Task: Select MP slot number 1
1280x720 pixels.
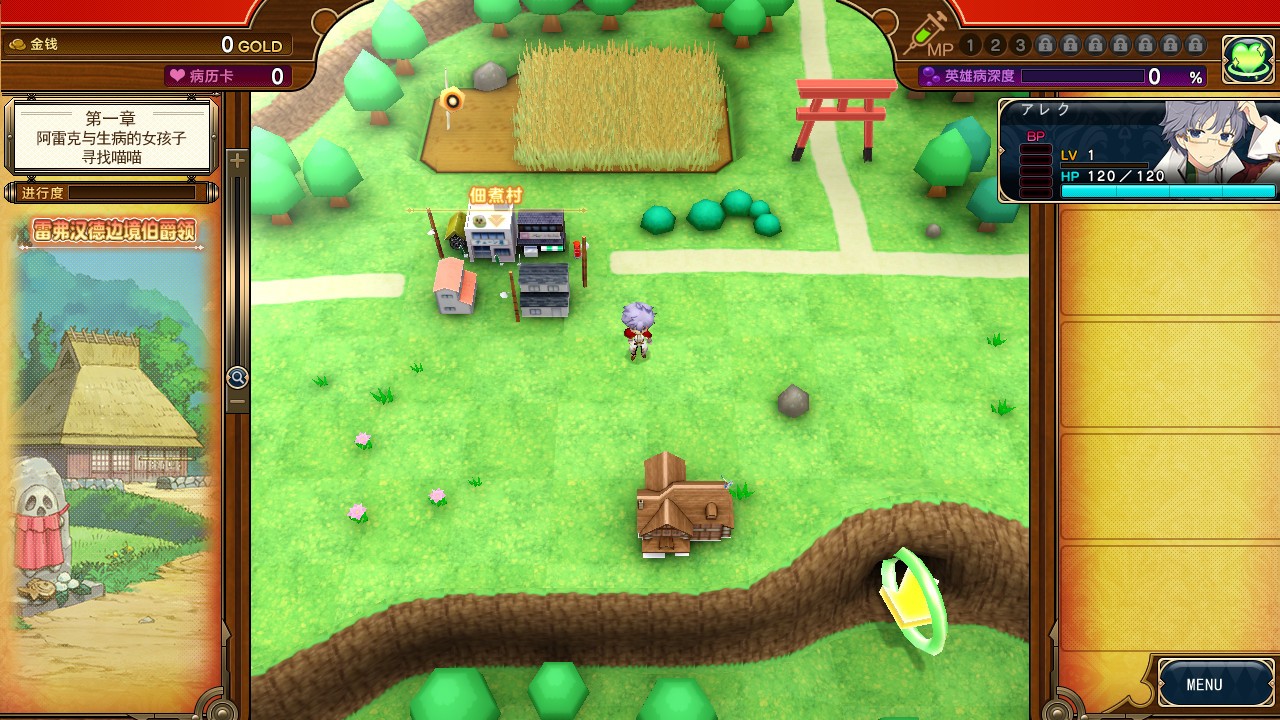Action: (x=970, y=45)
